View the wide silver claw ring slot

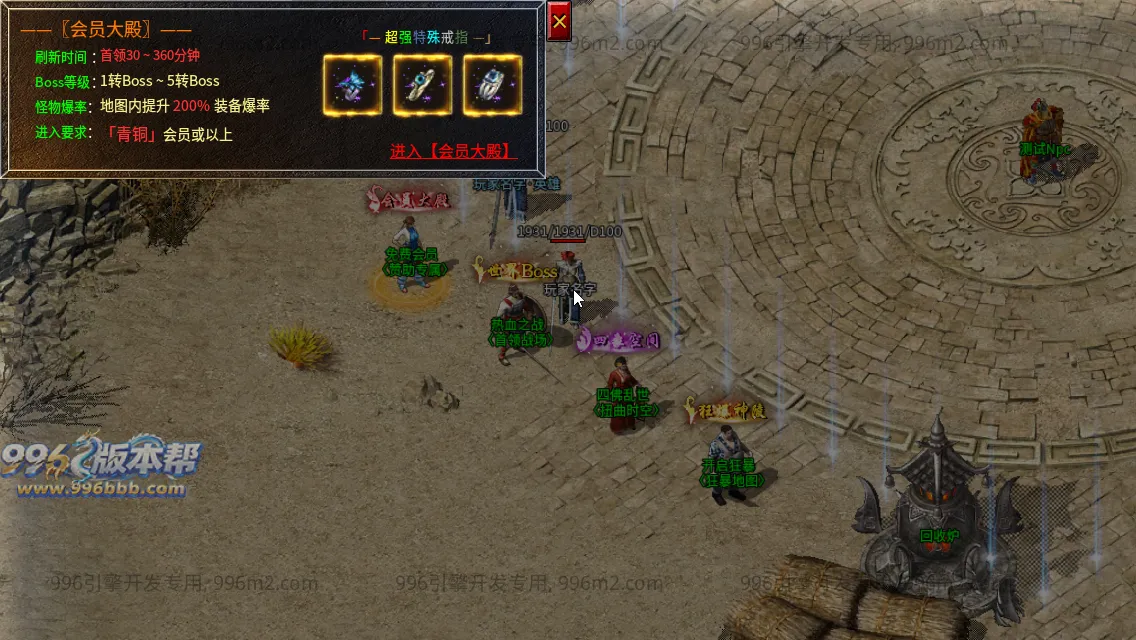click(x=492, y=85)
